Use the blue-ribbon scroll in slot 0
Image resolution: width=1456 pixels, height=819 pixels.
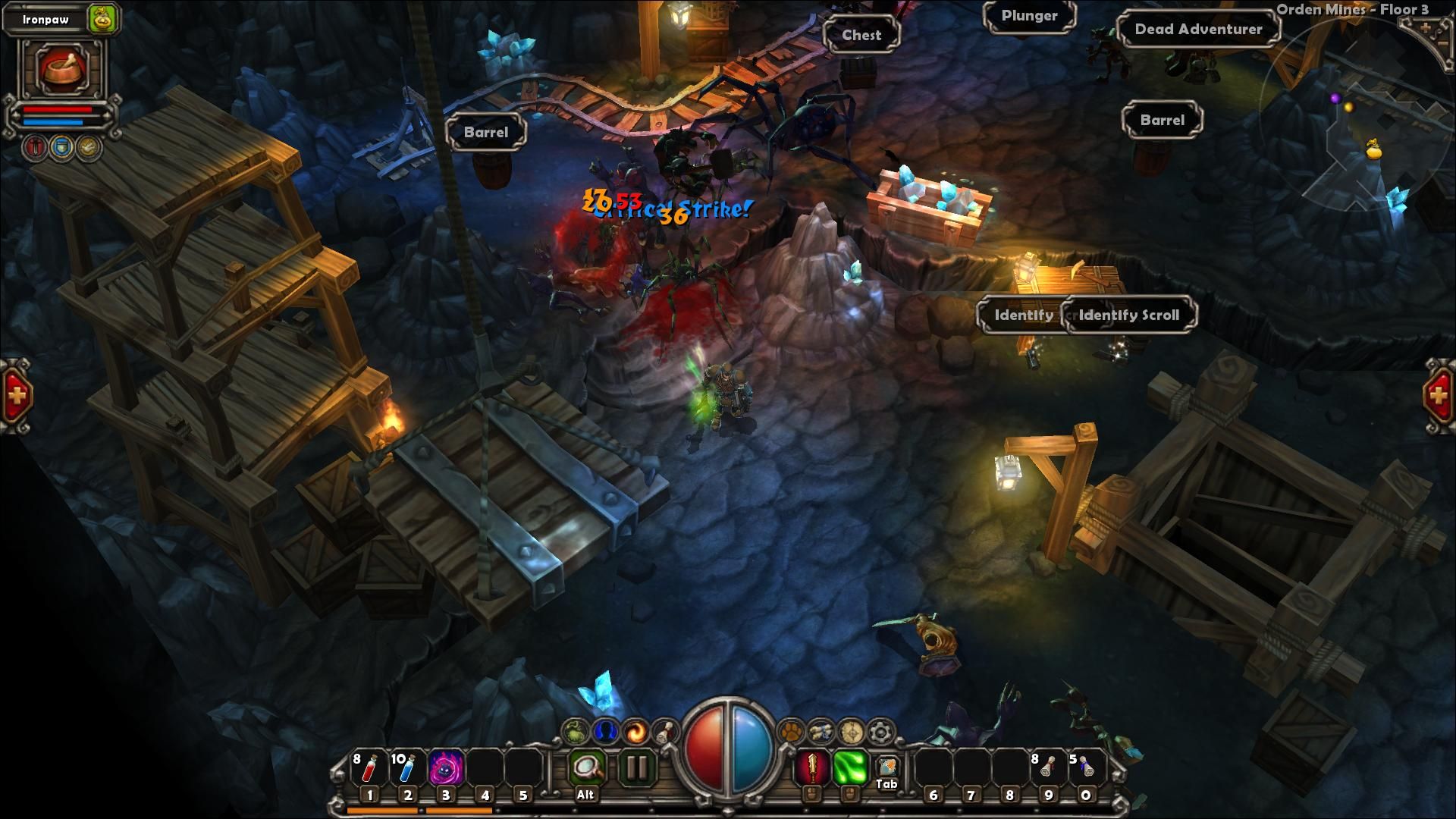tap(1086, 768)
